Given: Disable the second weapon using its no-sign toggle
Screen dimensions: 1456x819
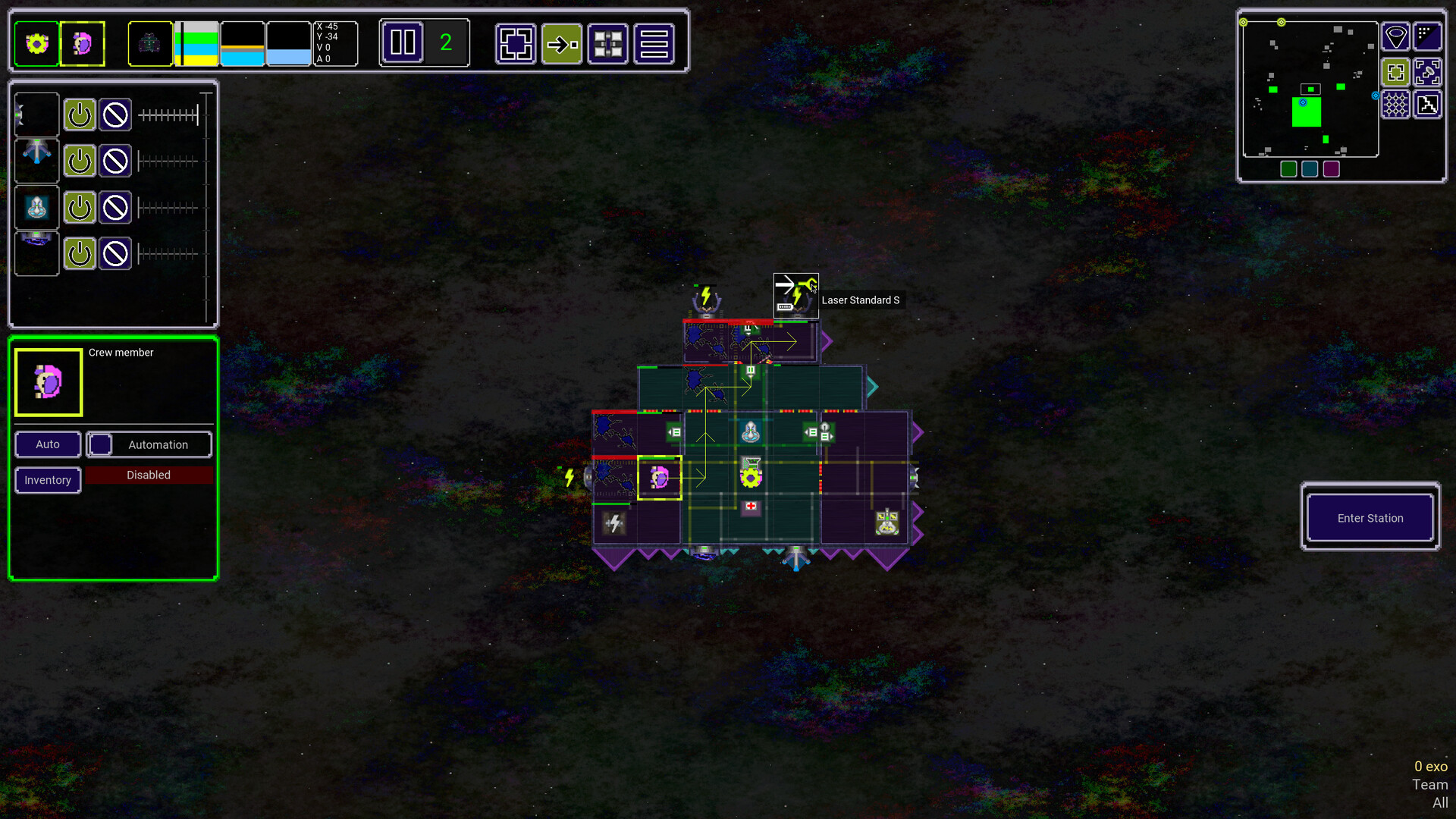Looking at the screenshot, I should [115, 161].
